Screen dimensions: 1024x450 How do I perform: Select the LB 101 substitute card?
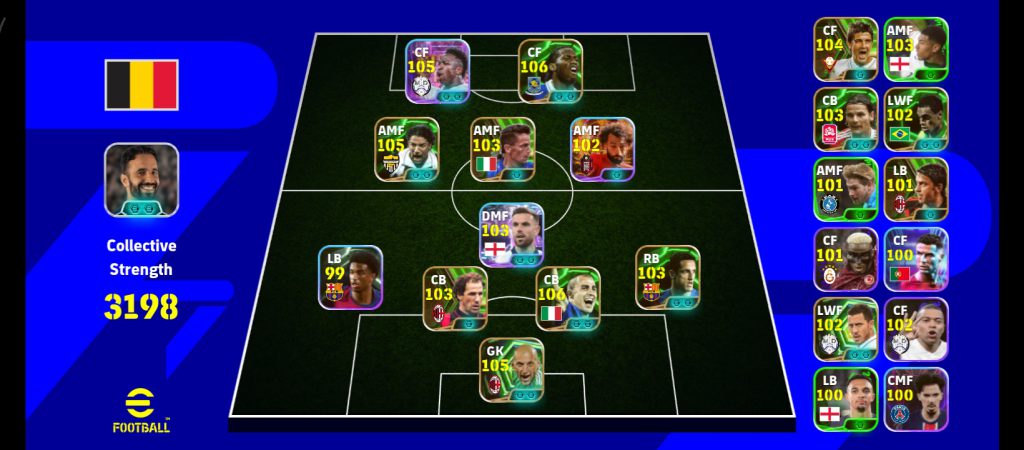click(915, 189)
